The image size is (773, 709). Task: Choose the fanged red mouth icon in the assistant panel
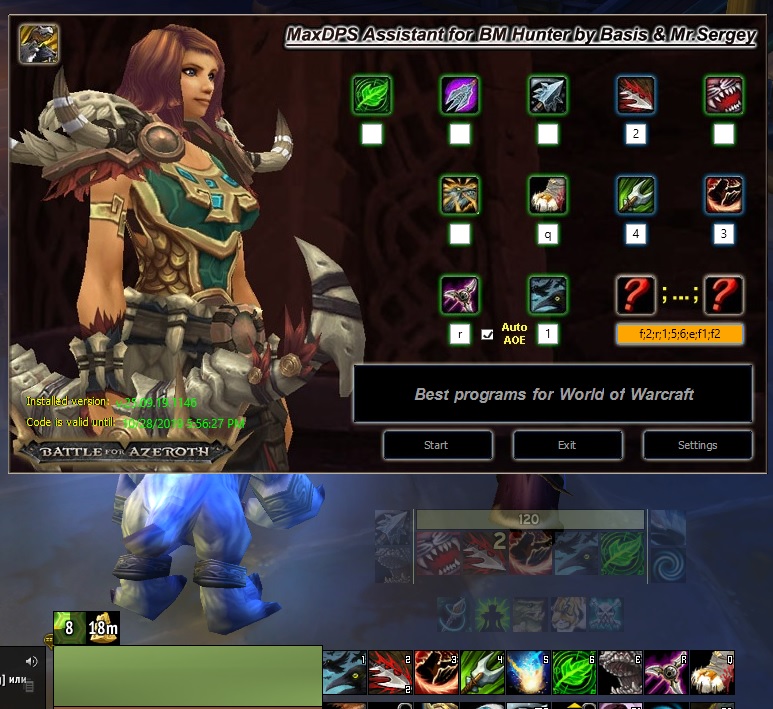click(723, 95)
